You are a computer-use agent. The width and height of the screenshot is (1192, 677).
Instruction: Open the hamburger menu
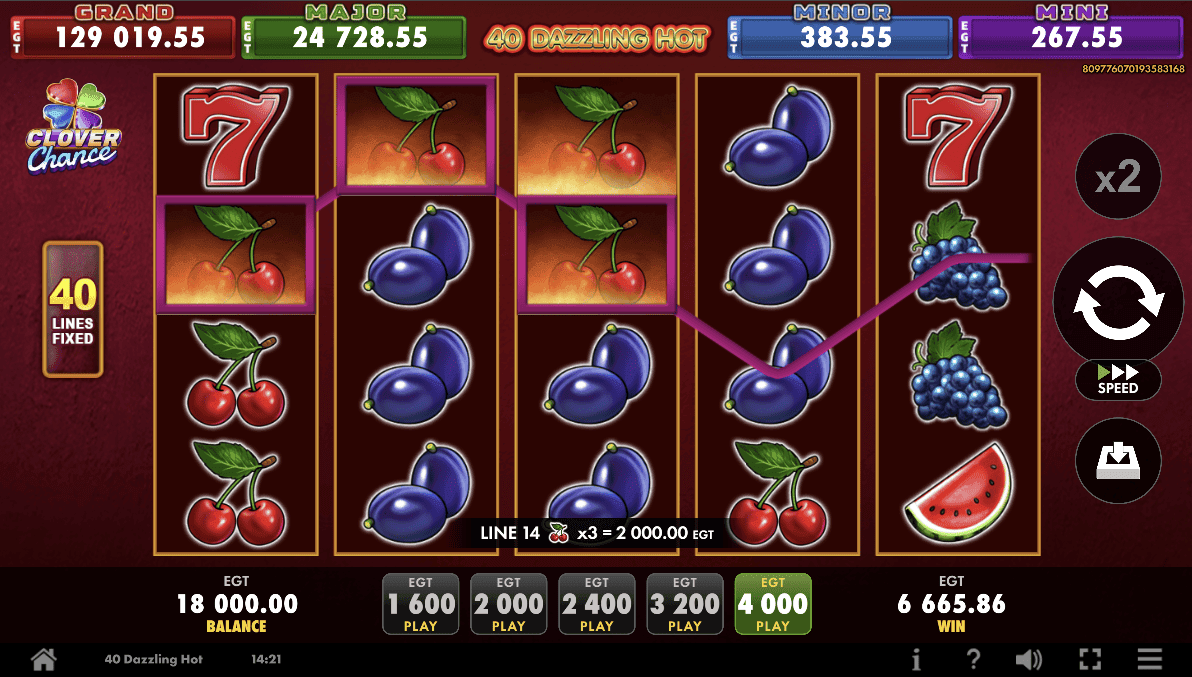1150,659
